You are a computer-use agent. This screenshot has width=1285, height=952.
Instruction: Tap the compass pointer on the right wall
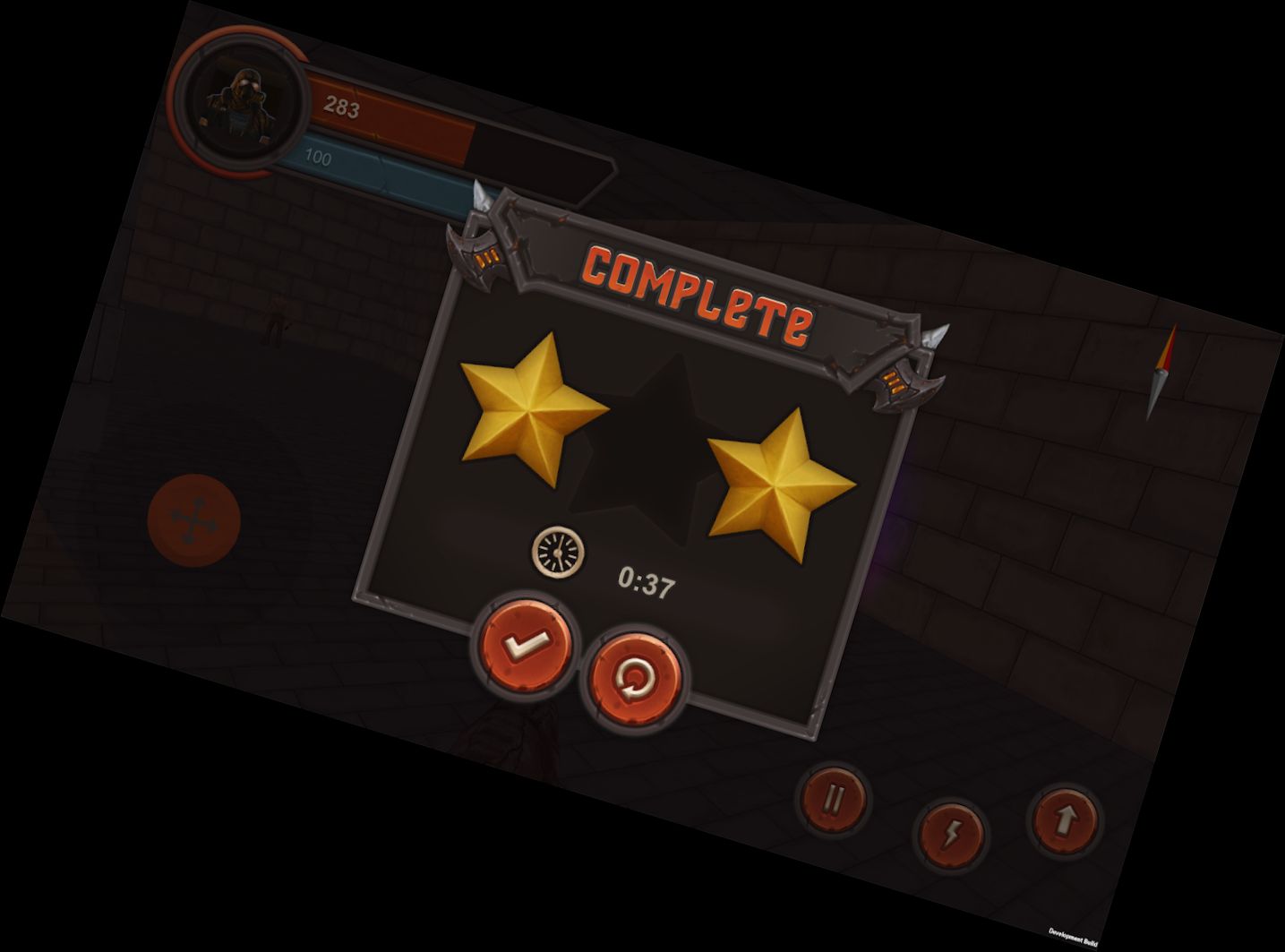(1161, 370)
